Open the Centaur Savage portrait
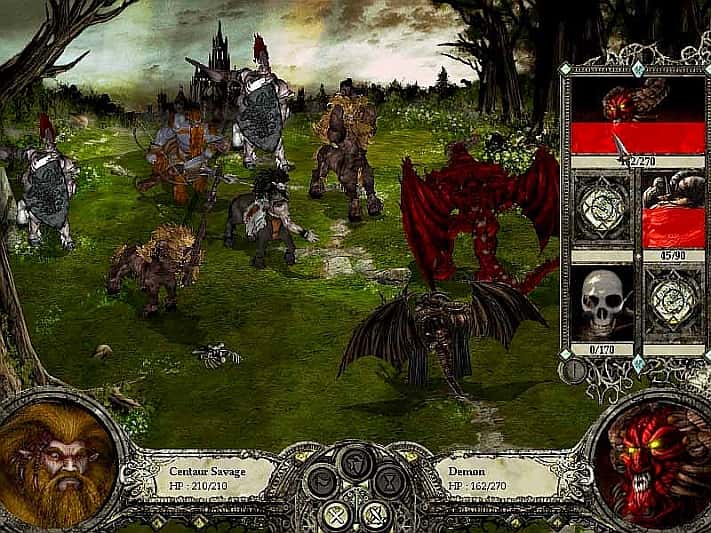The height and width of the screenshot is (533, 711). tap(55, 465)
